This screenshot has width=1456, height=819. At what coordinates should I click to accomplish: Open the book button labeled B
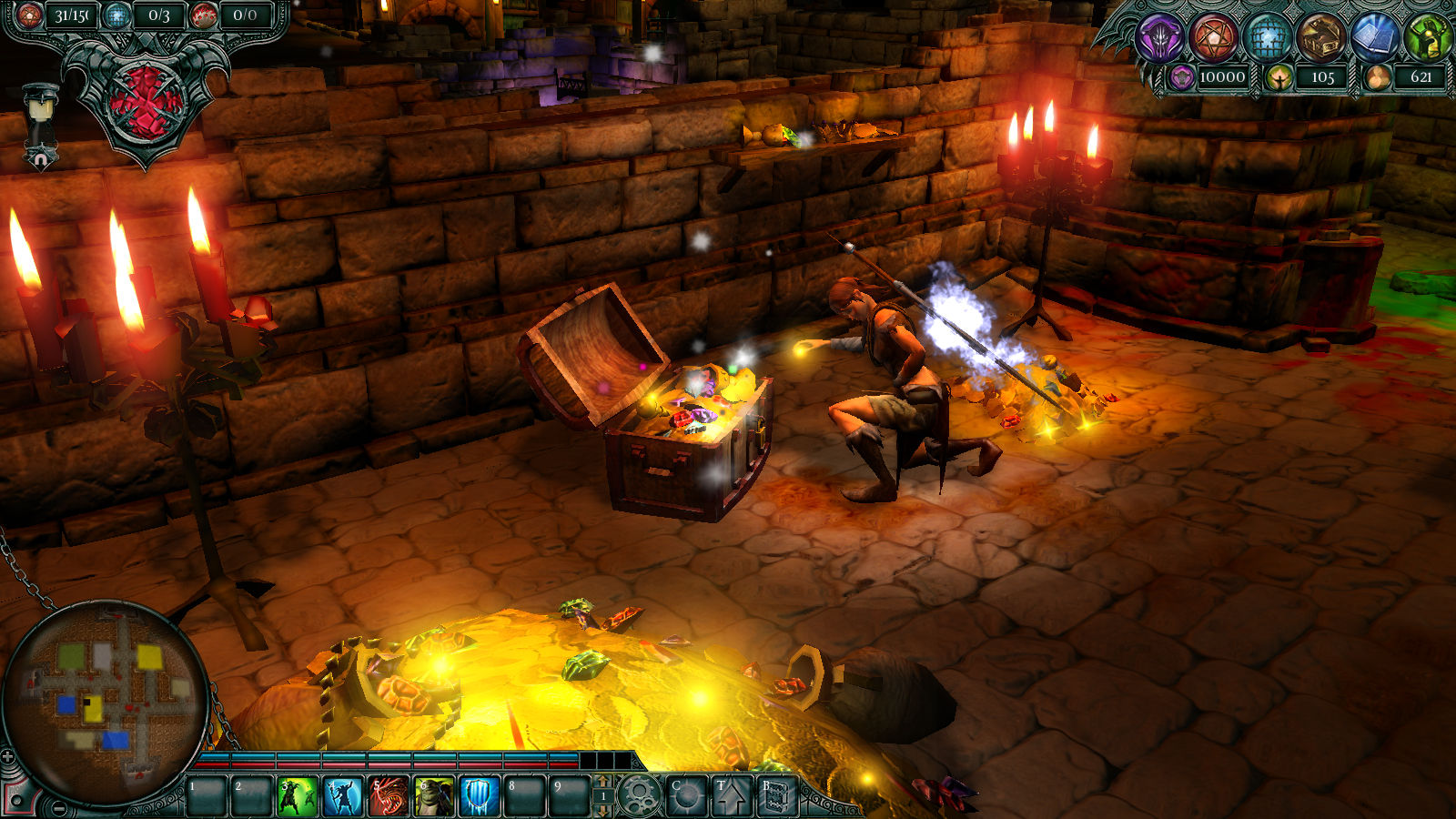coord(776,796)
